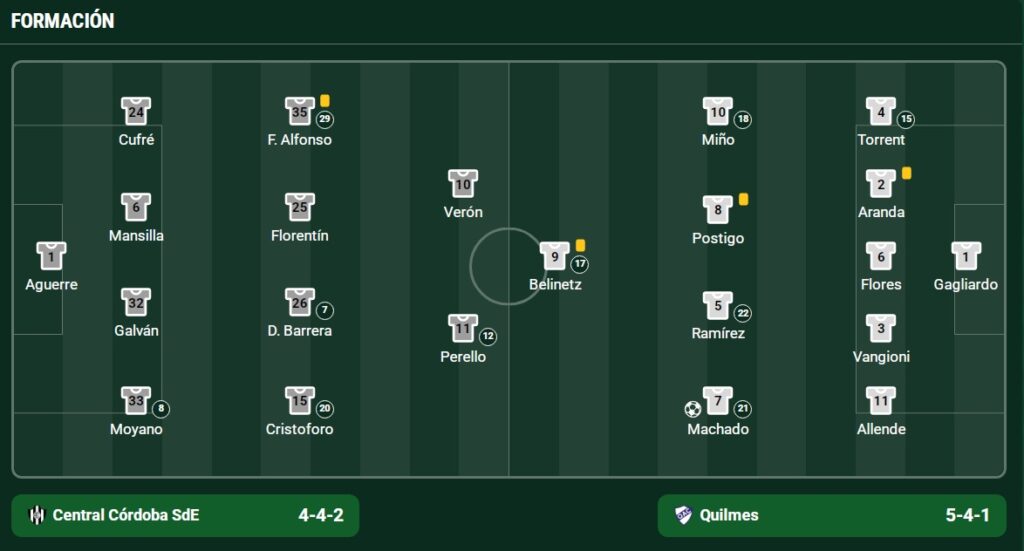Viewport: 1024px width, 551px height.
Task: Click on Vangioni's shirt
Action: click(881, 328)
